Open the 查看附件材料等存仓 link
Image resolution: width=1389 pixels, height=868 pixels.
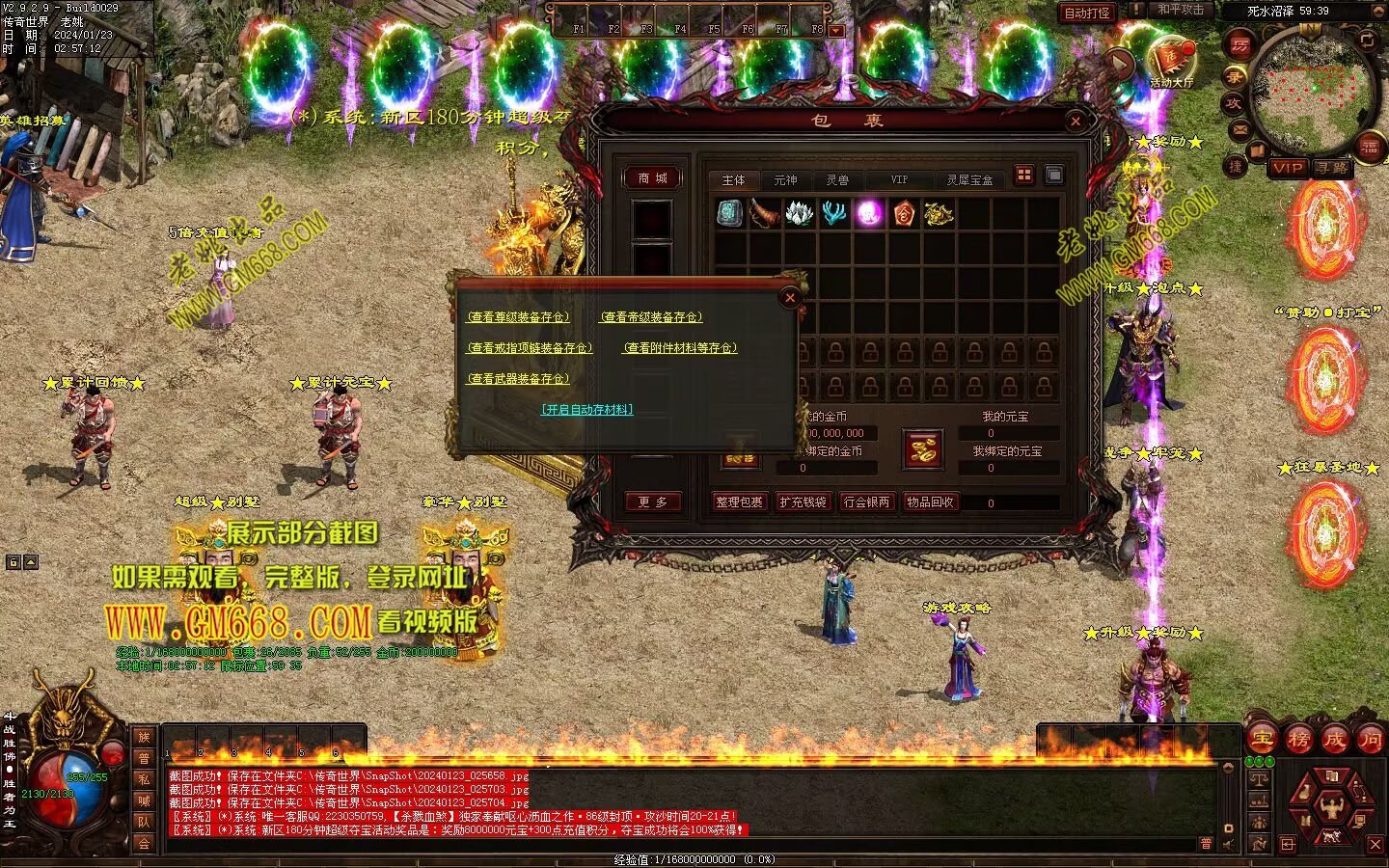(679, 348)
